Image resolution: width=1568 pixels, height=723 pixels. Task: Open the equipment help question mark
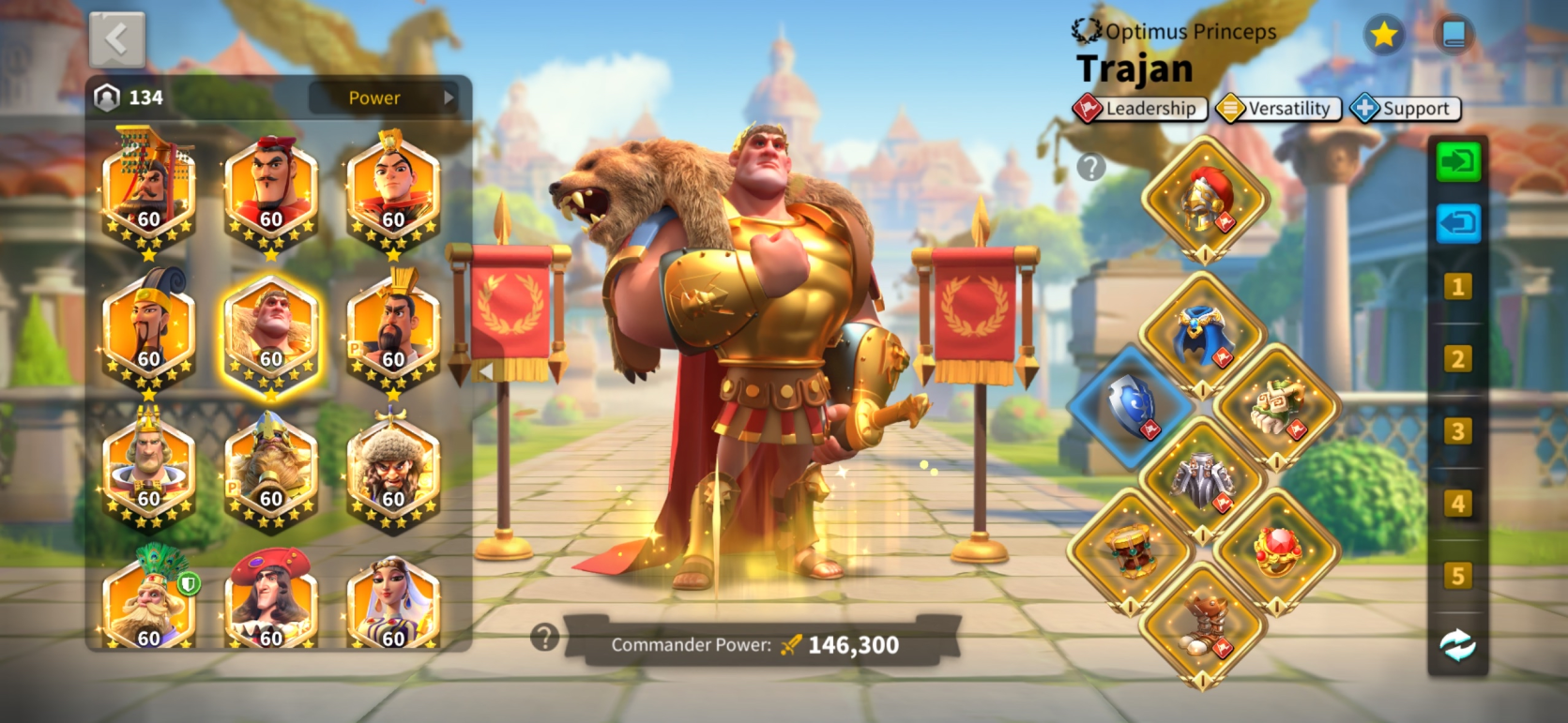point(1090,168)
